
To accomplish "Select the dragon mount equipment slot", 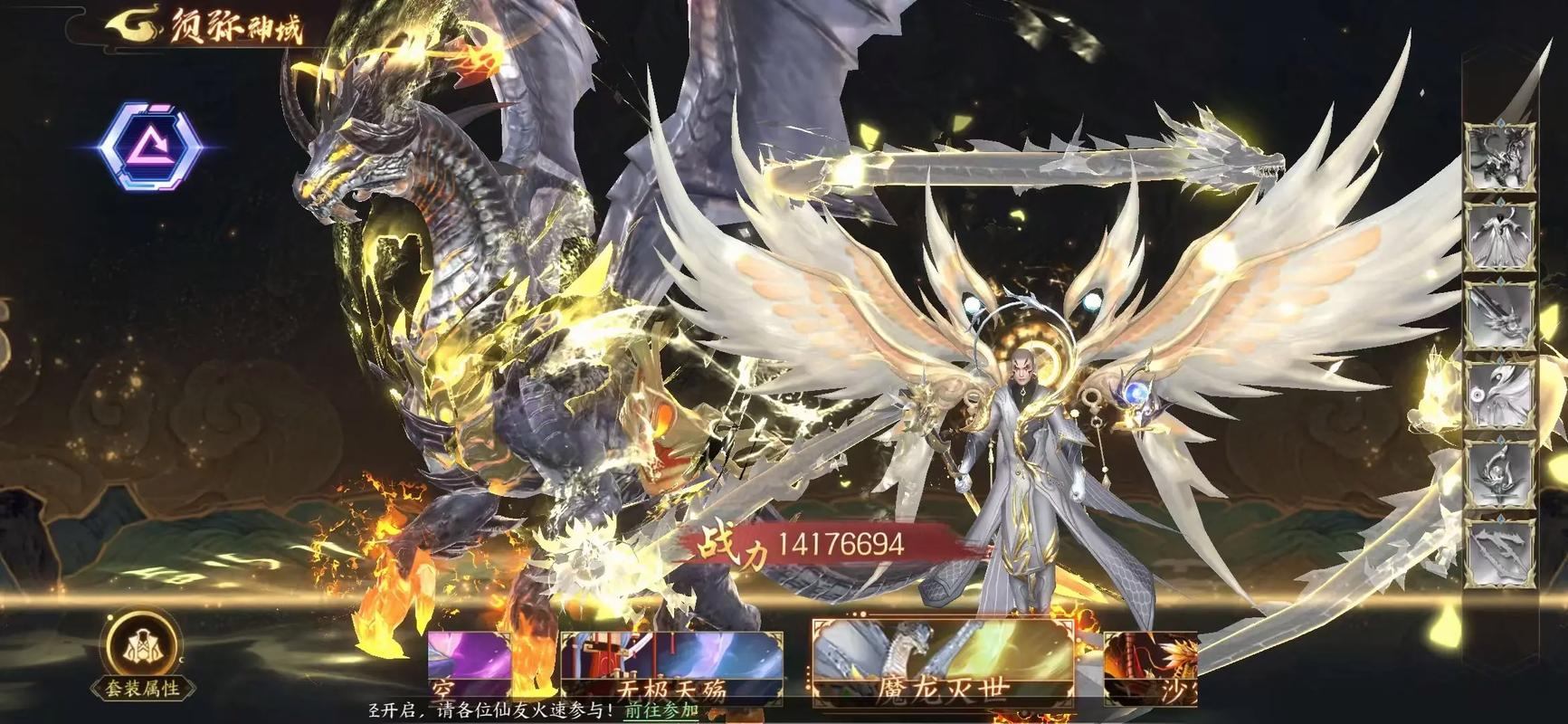I will pos(1500,157).
